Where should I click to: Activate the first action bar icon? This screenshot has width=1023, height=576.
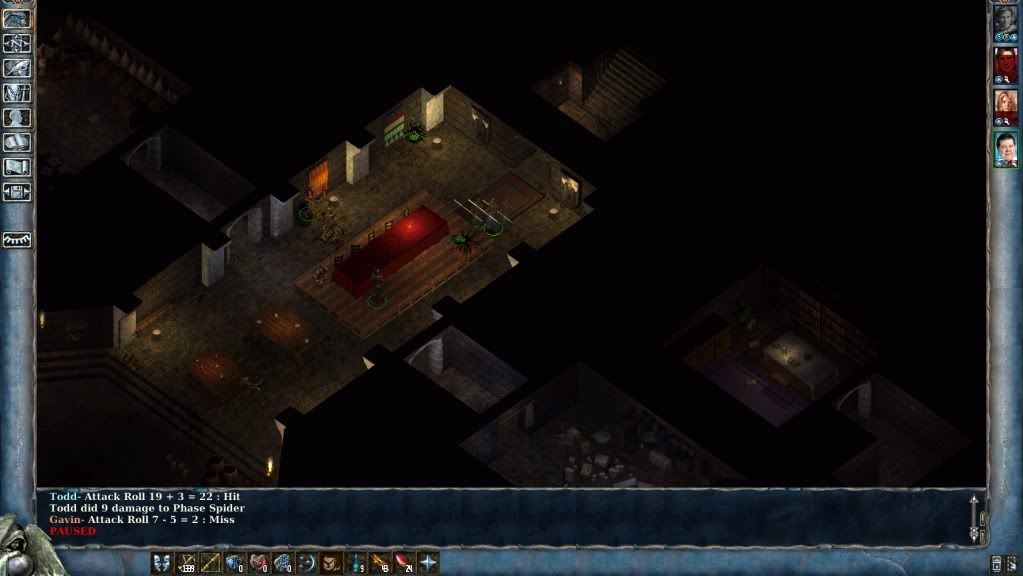pos(161,563)
